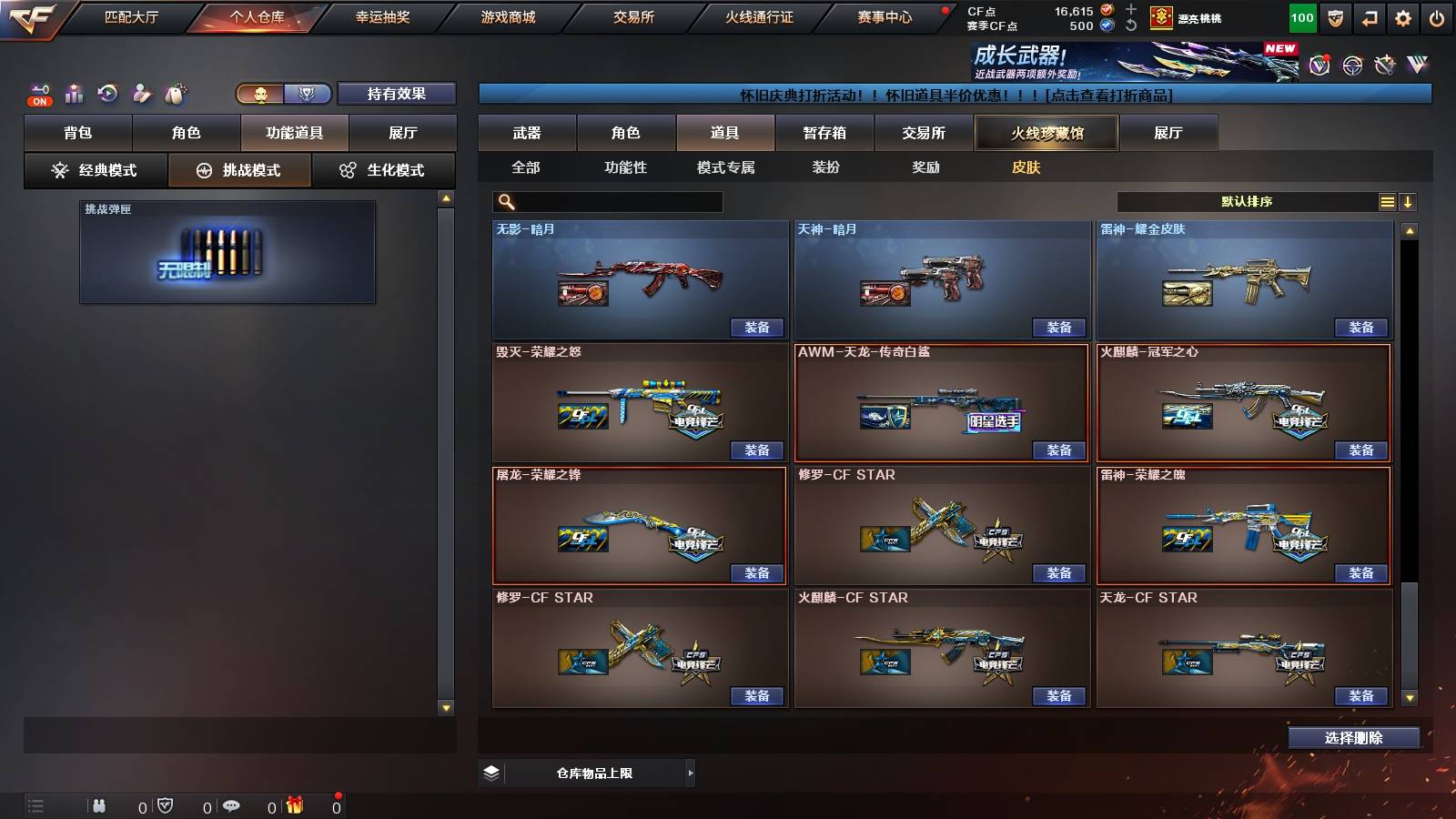Screen dimensions: 1456x819
Task: Click the CF shield icon at top right
Action: click(x=1334, y=17)
